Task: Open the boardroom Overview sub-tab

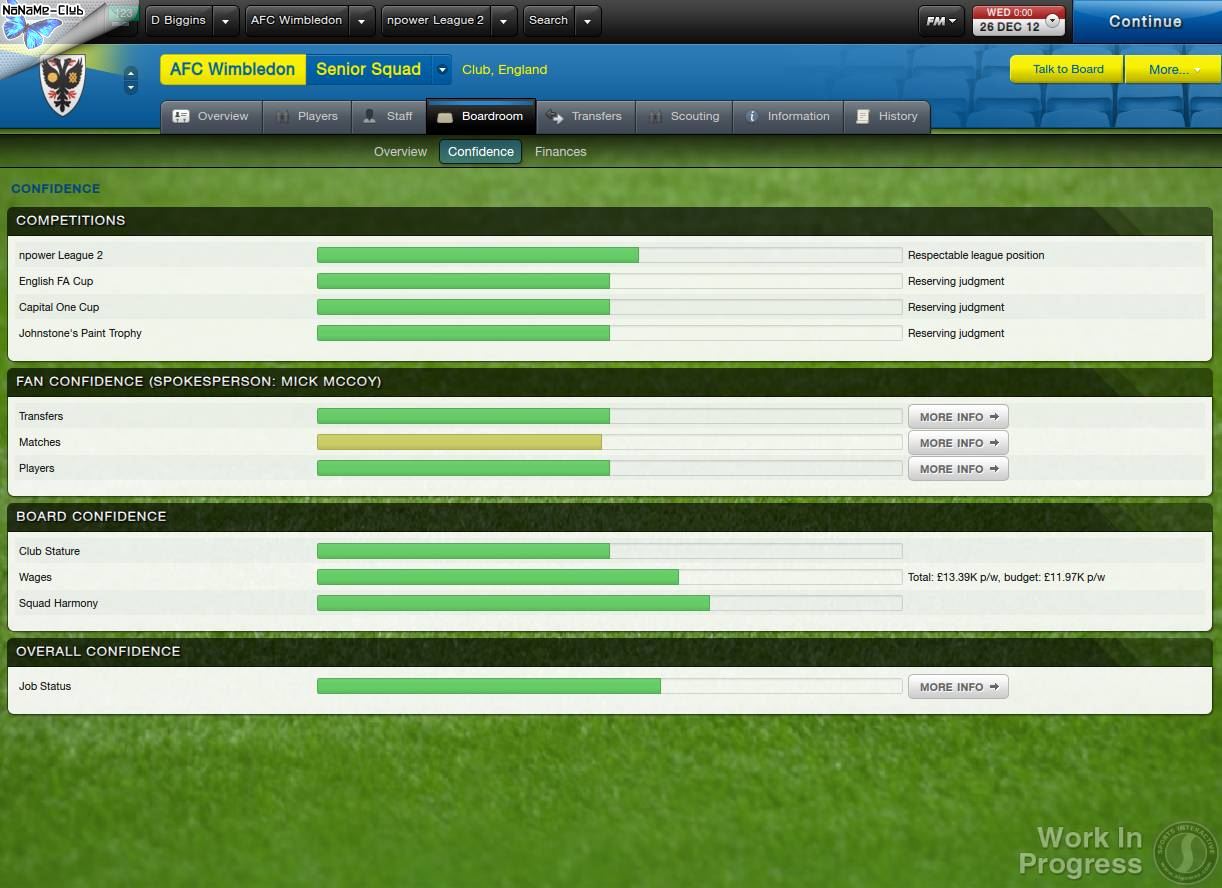Action: pyautogui.click(x=400, y=152)
